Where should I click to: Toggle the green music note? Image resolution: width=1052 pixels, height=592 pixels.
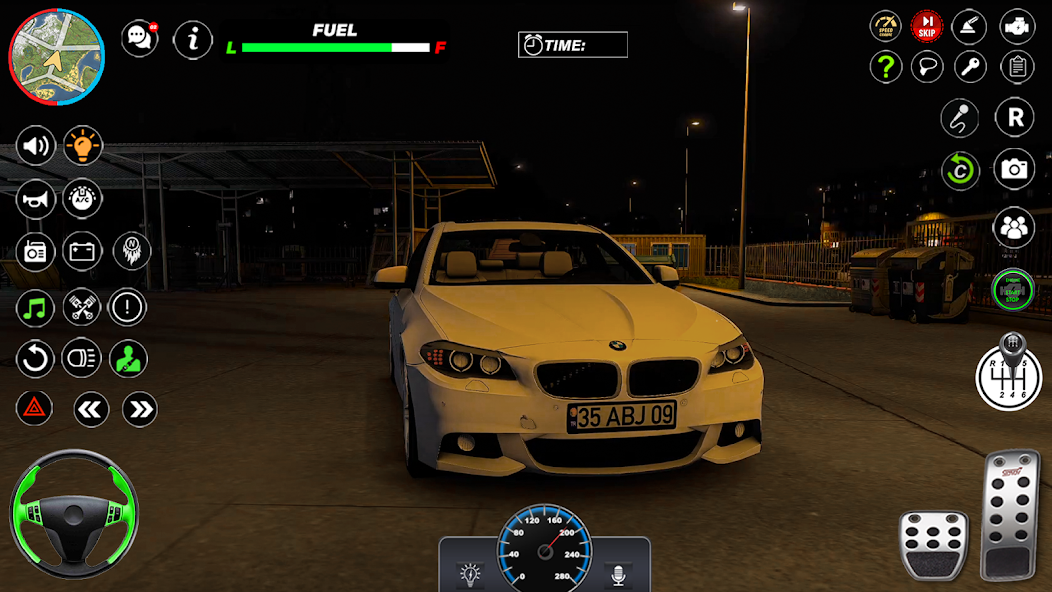pyautogui.click(x=36, y=307)
